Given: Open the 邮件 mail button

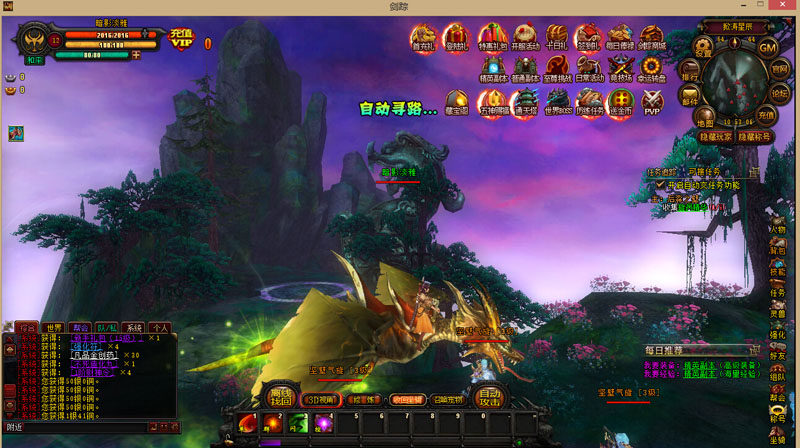Looking at the screenshot, I should [691, 100].
